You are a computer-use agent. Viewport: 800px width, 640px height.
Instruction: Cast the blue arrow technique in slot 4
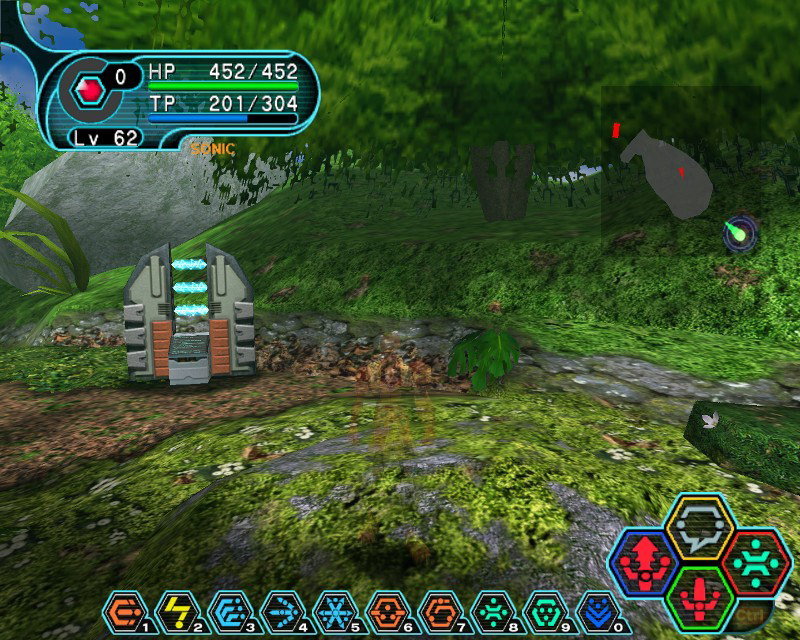point(279,609)
